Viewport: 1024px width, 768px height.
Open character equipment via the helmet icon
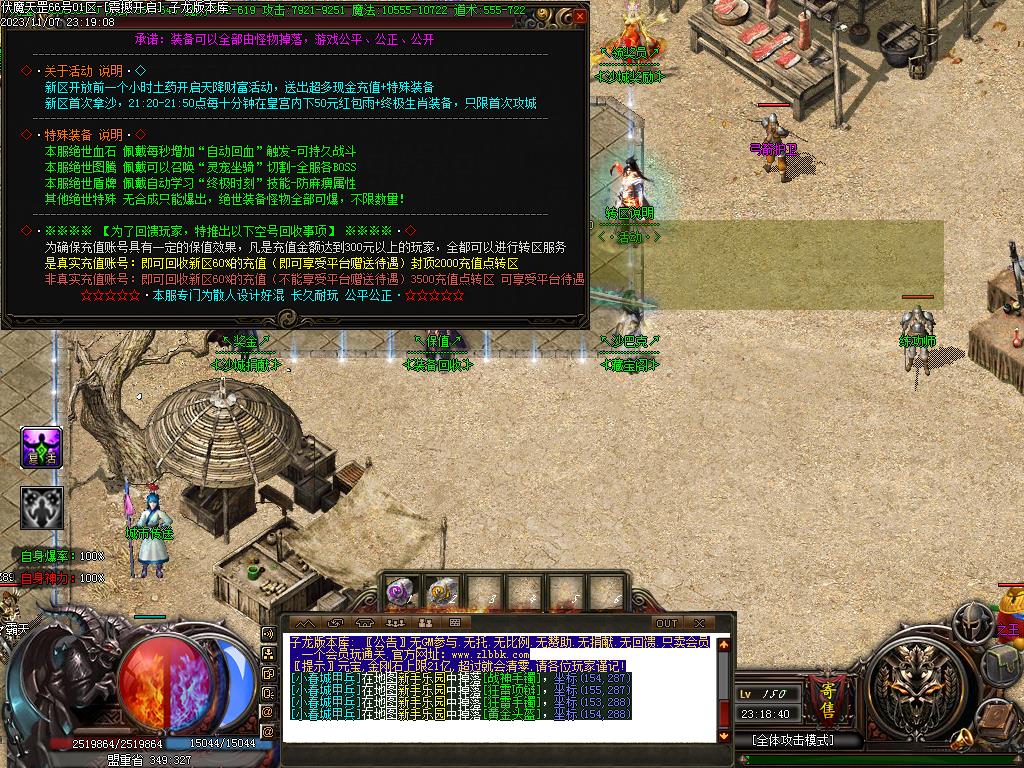point(973,623)
